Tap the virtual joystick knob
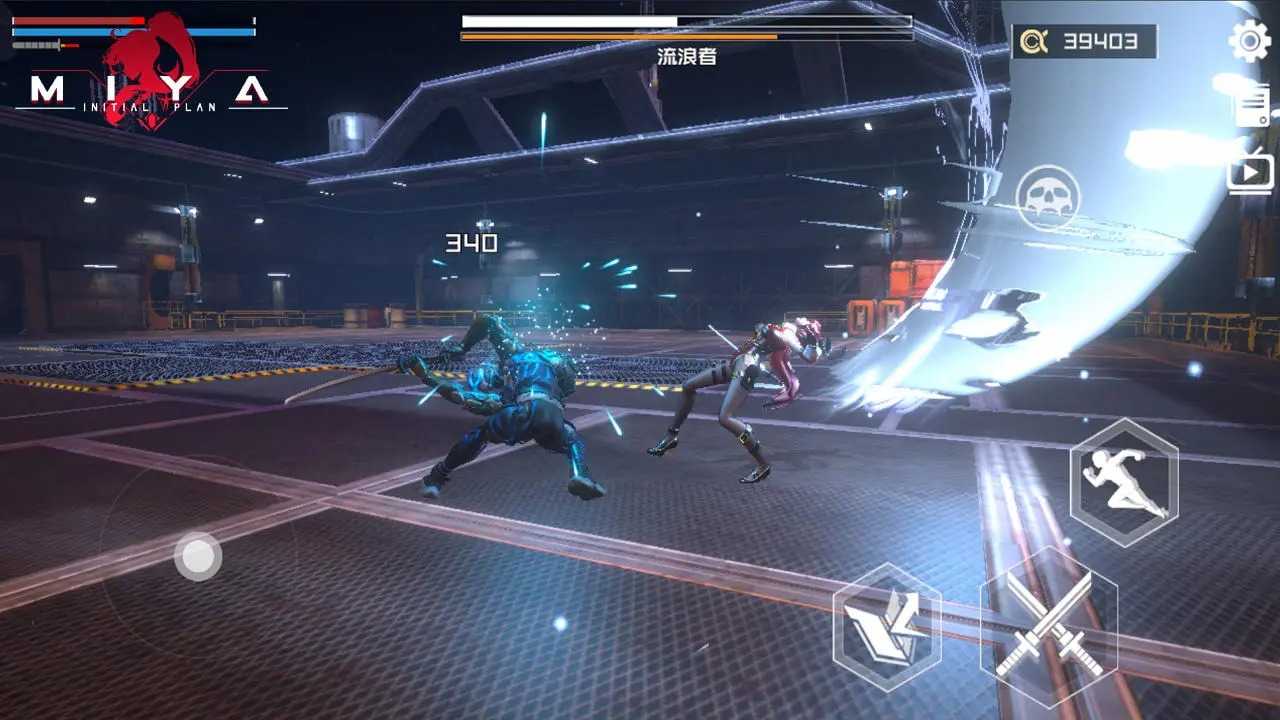Viewport: 1280px width, 720px height. click(x=198, y=556)
